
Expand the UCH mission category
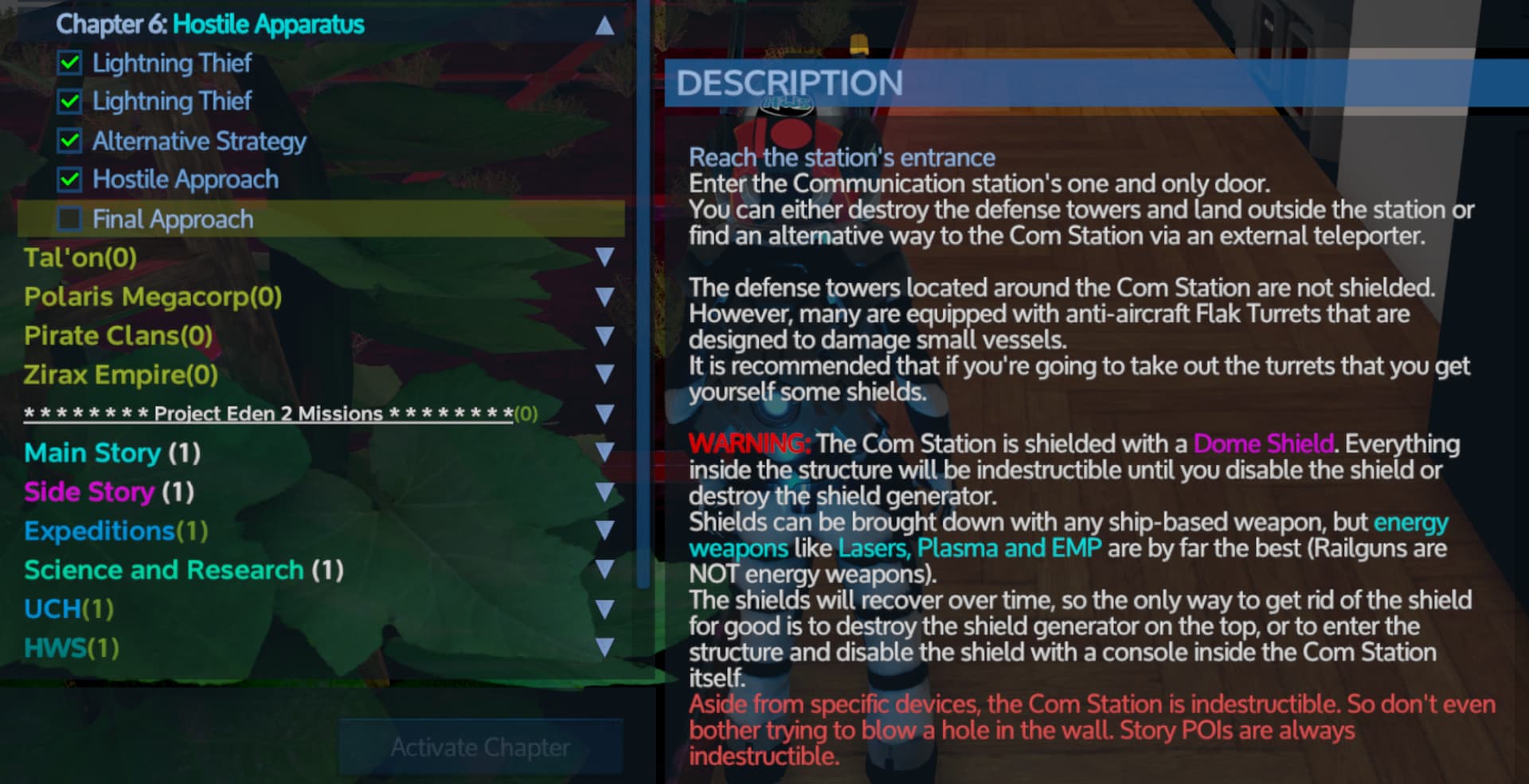coord(604,609)
